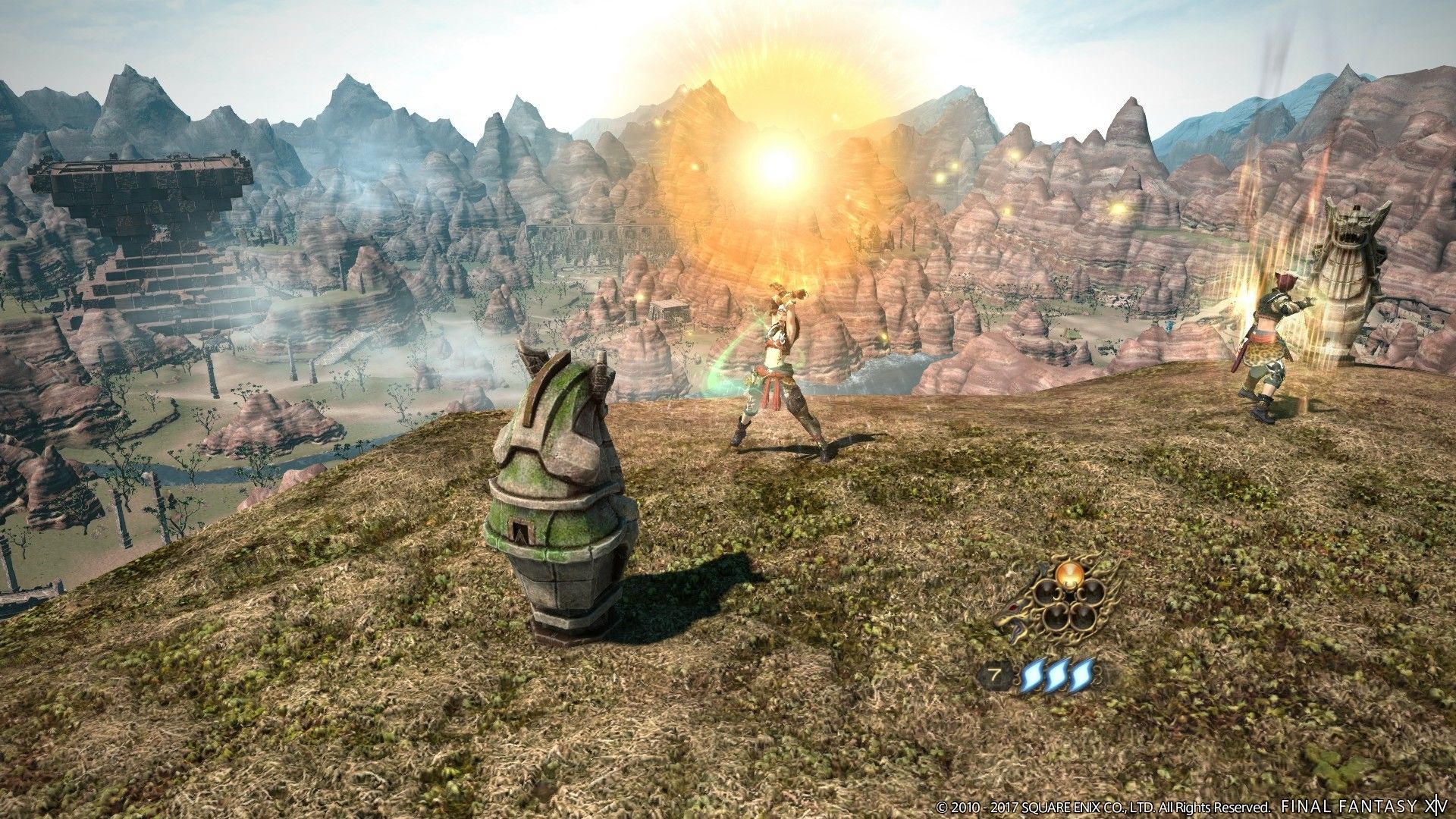Toggle the red gem on the dragon emblem
1456x819 pixels.
pyautogui.click(x=1012, y=608)
